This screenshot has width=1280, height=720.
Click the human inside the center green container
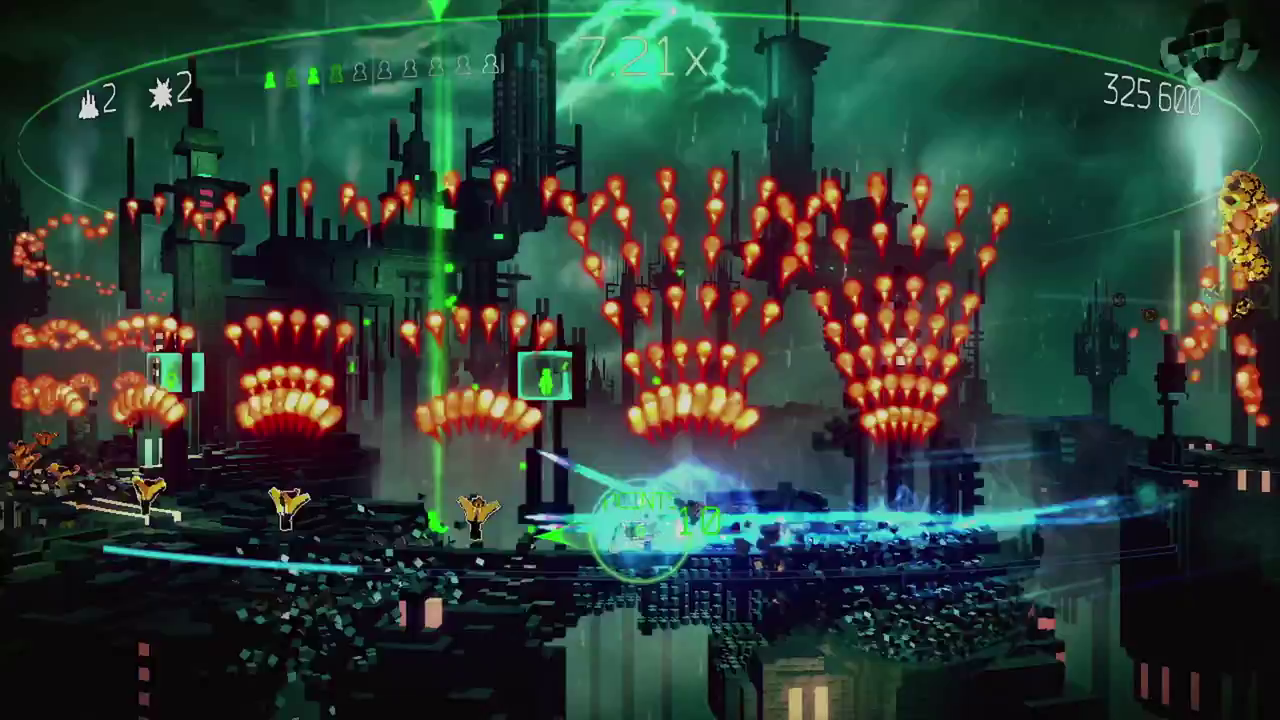[x=547, y=378]
